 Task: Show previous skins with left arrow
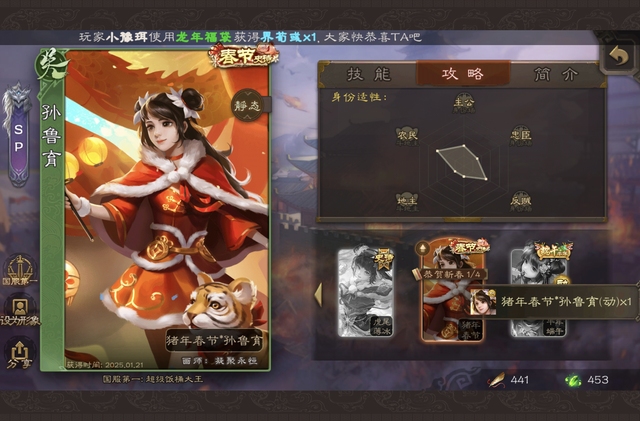(x=319, y=294)
